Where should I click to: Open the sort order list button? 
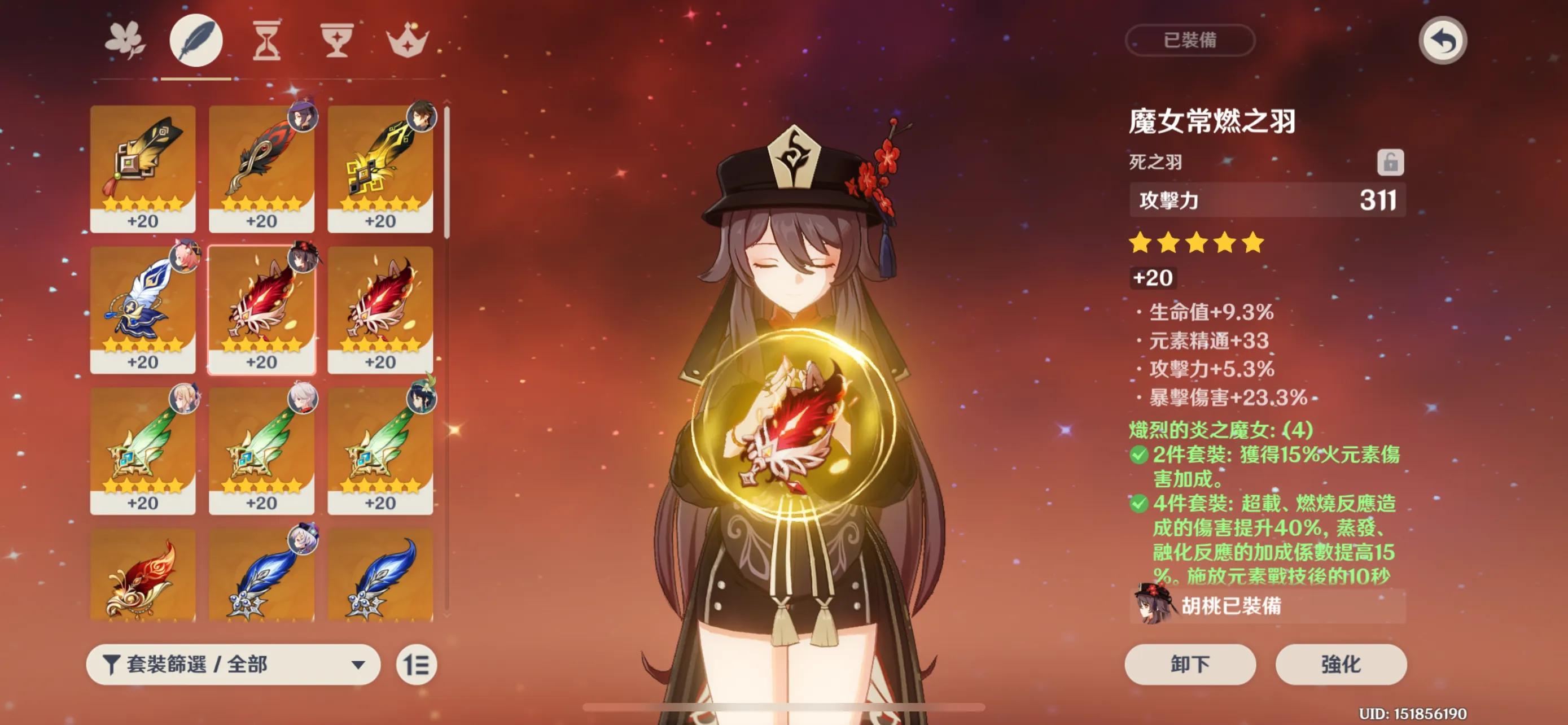coord(417,664)
